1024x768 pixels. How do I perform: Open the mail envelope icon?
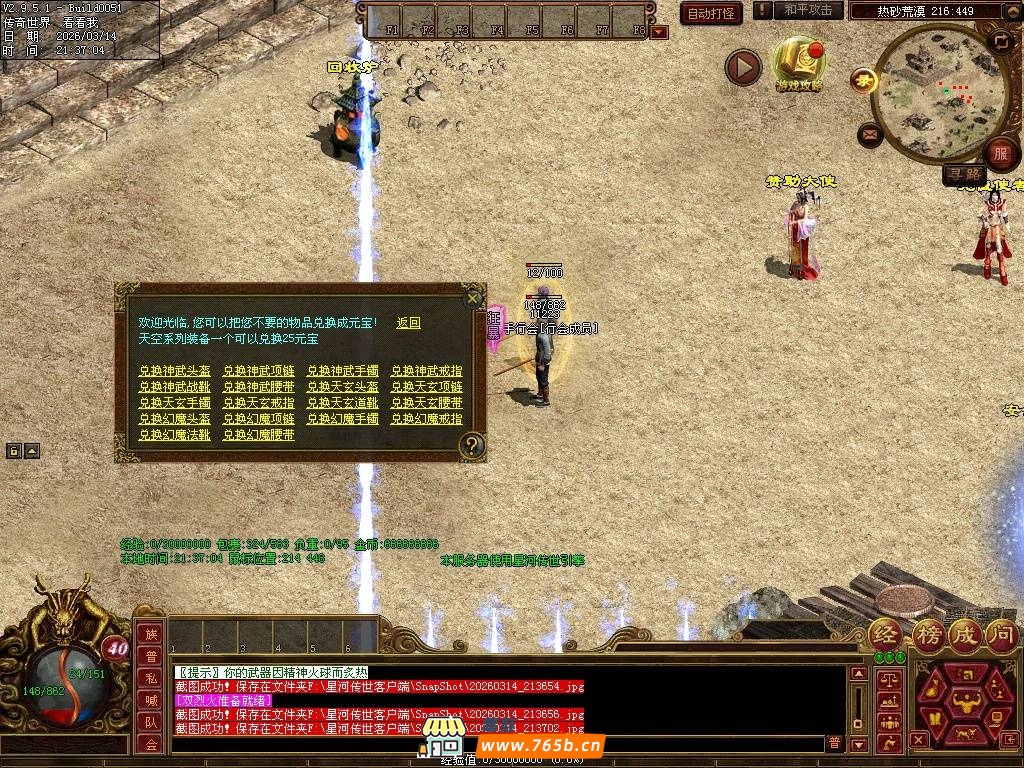click(x=869, y=133)
